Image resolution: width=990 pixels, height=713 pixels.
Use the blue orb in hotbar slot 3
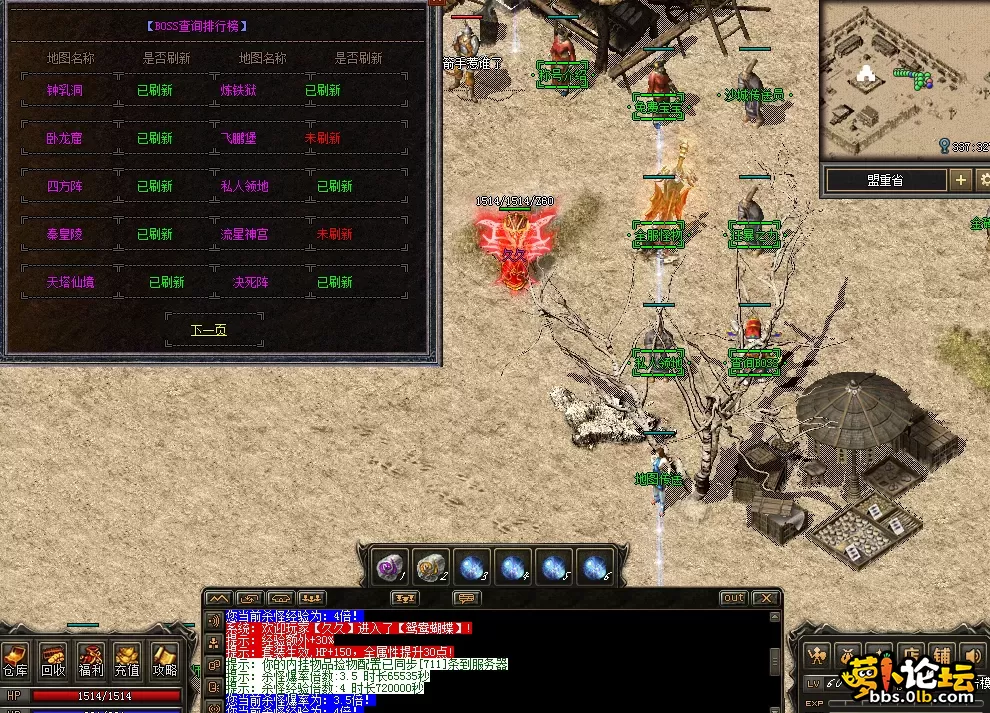pos(471,567)
